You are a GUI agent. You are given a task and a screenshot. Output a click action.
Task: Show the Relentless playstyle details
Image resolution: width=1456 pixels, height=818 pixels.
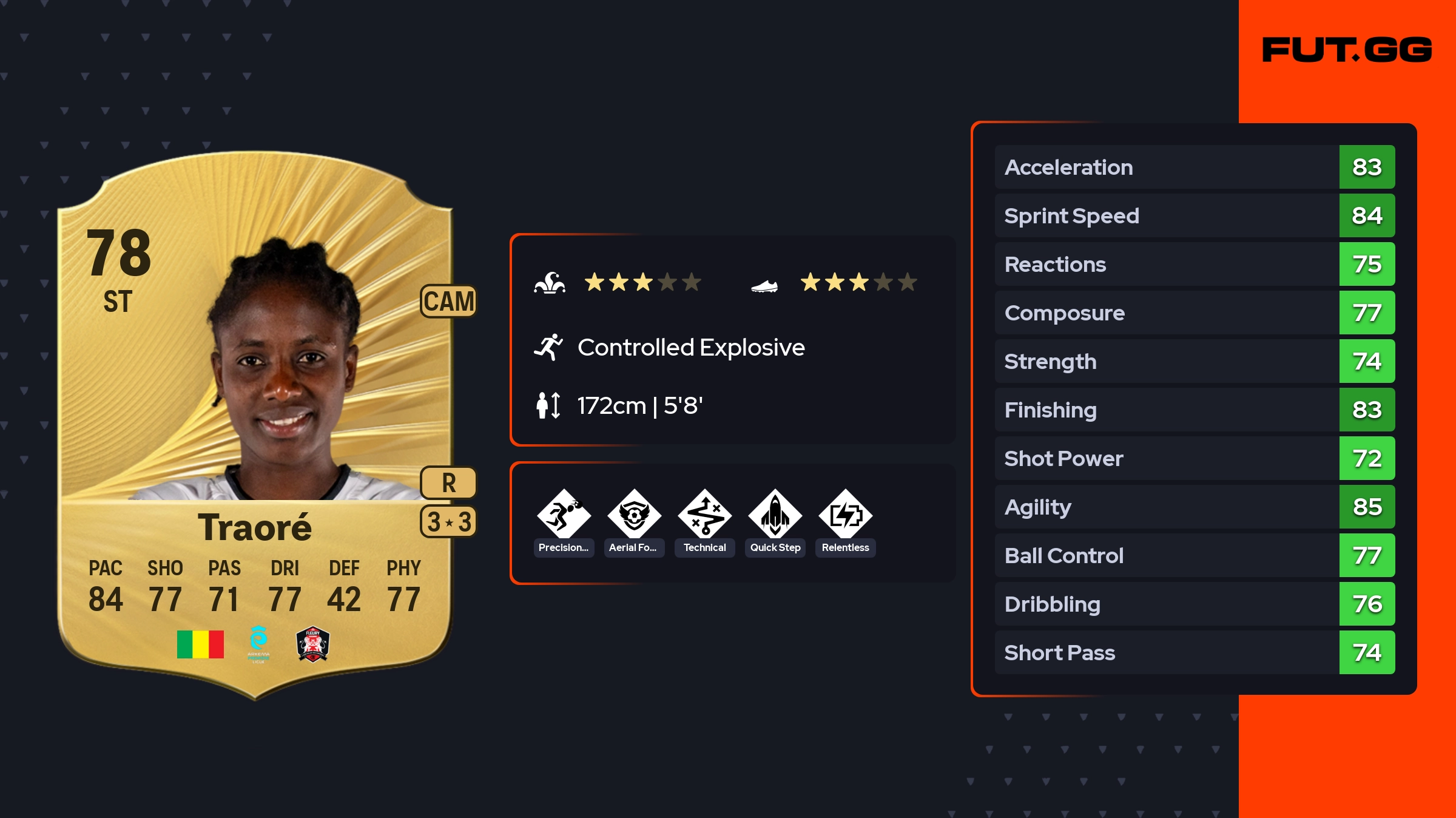tap(845, 516)
